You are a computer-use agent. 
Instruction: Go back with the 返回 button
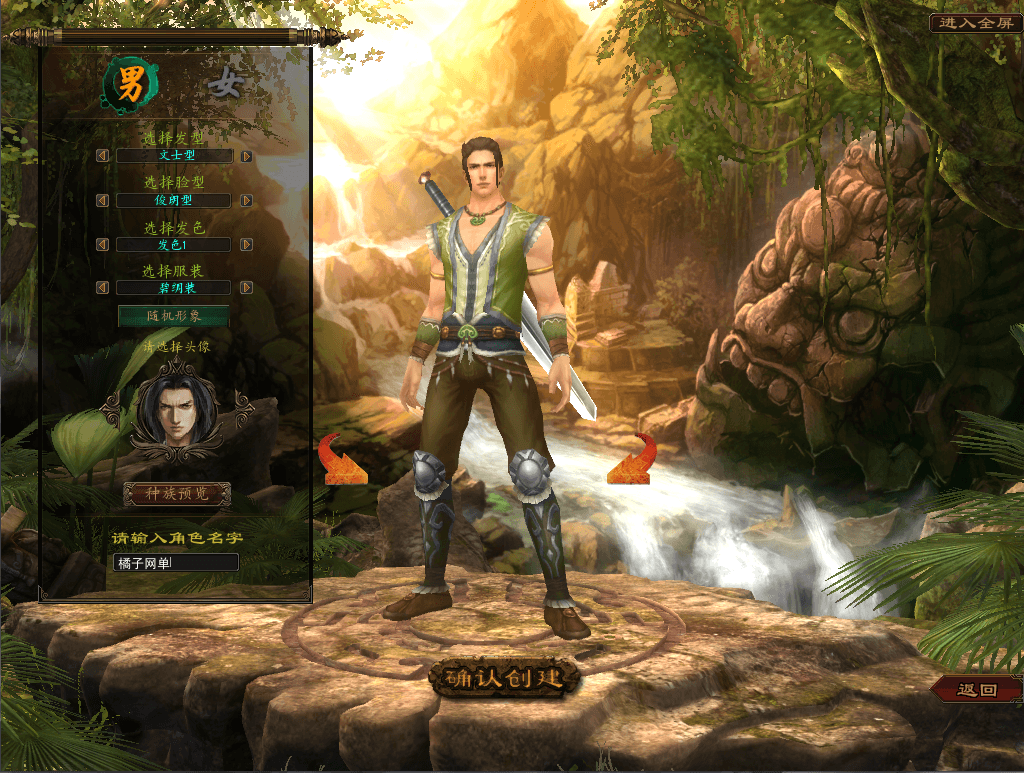pyautogui.click(x=977, y=689)
